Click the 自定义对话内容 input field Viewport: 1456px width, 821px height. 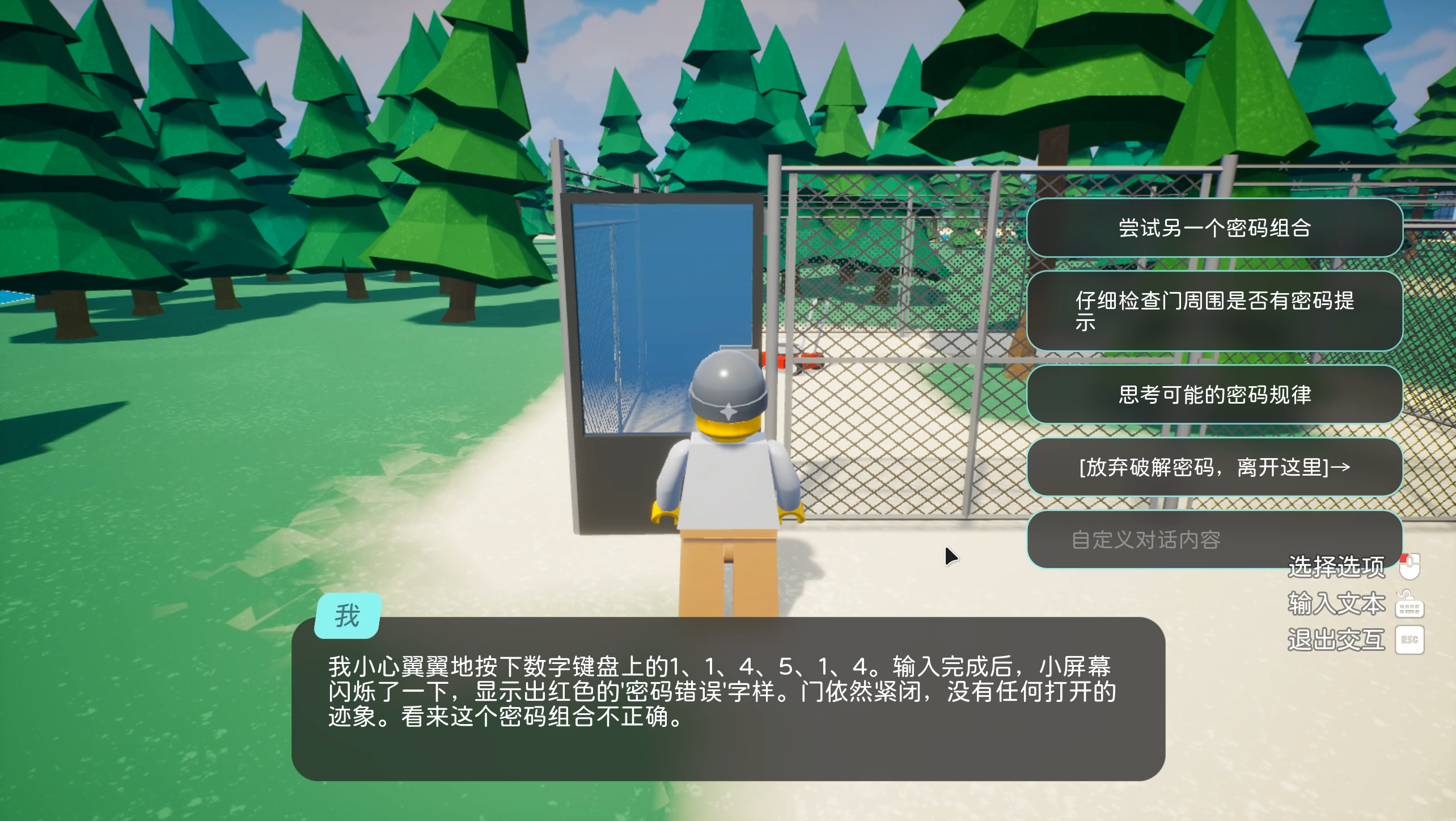click(x=1216, y=540)
